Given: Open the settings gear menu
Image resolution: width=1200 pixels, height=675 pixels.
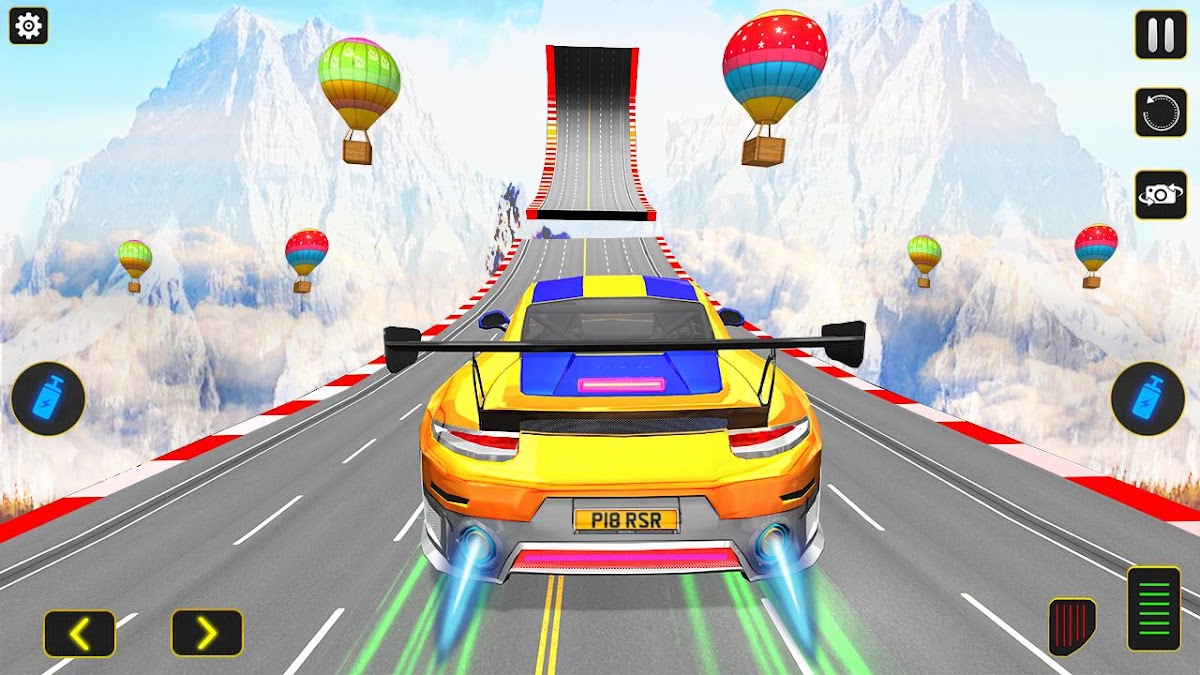Looking at the screenshot, I should coord(28,26).
